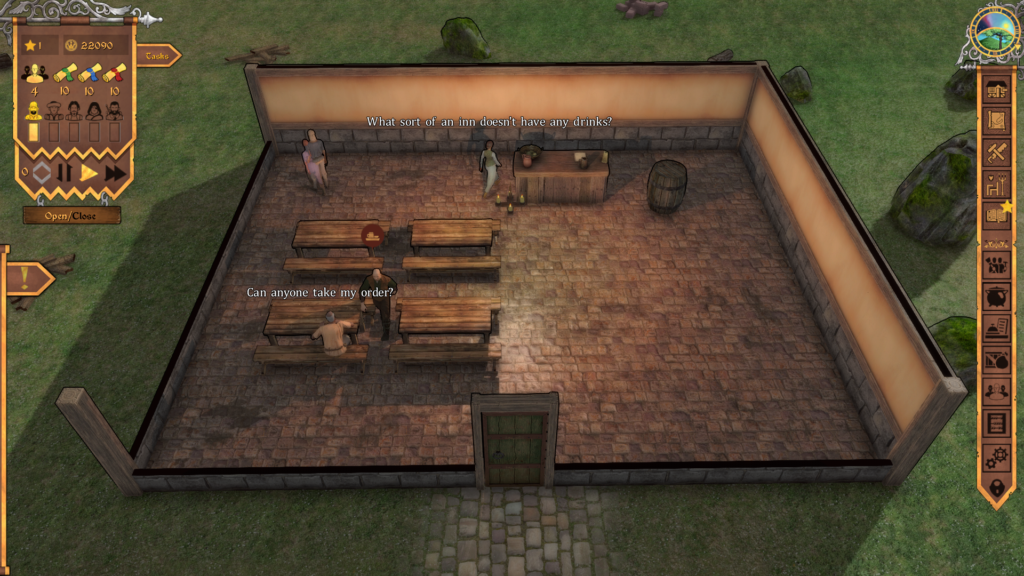Screen dimensions: 1024x576
Task: Open the blueprint scroll menu
Action: tap(996, 120)
